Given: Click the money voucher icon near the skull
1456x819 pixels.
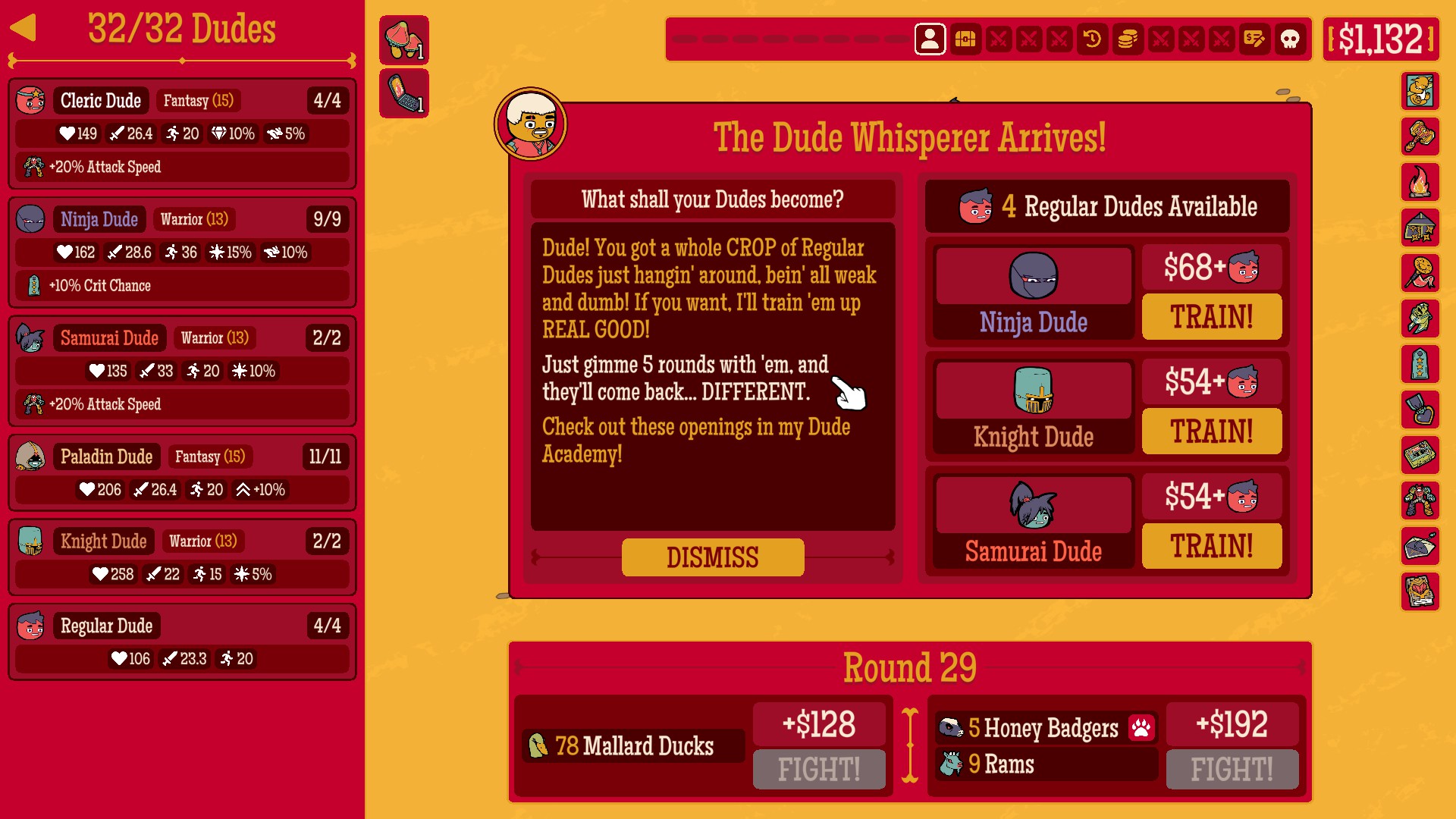Looking at the screenshot, I should pos(1255,39).
